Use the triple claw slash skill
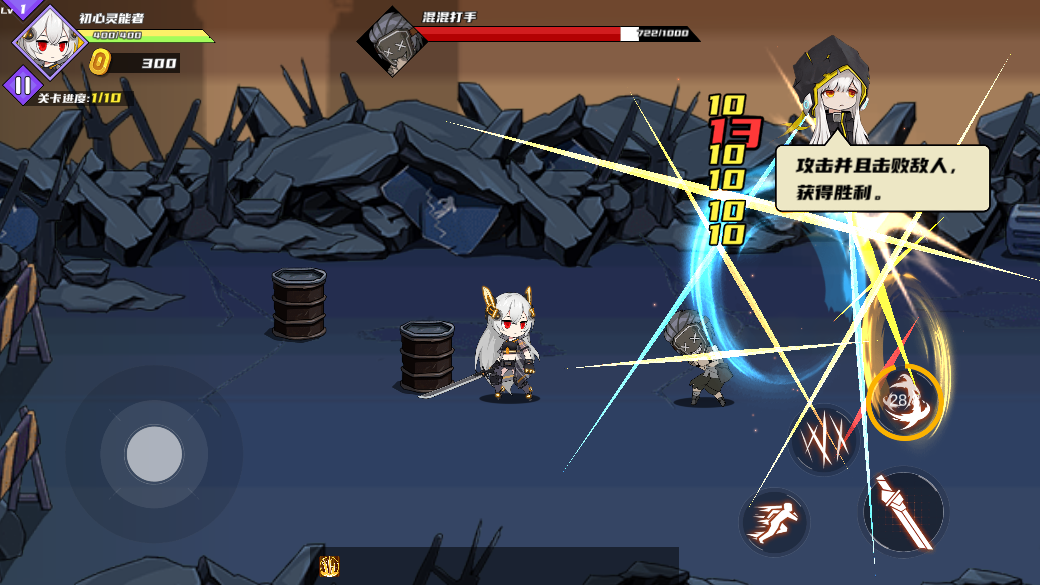1040x585 pixels. (x=823, y=439)
